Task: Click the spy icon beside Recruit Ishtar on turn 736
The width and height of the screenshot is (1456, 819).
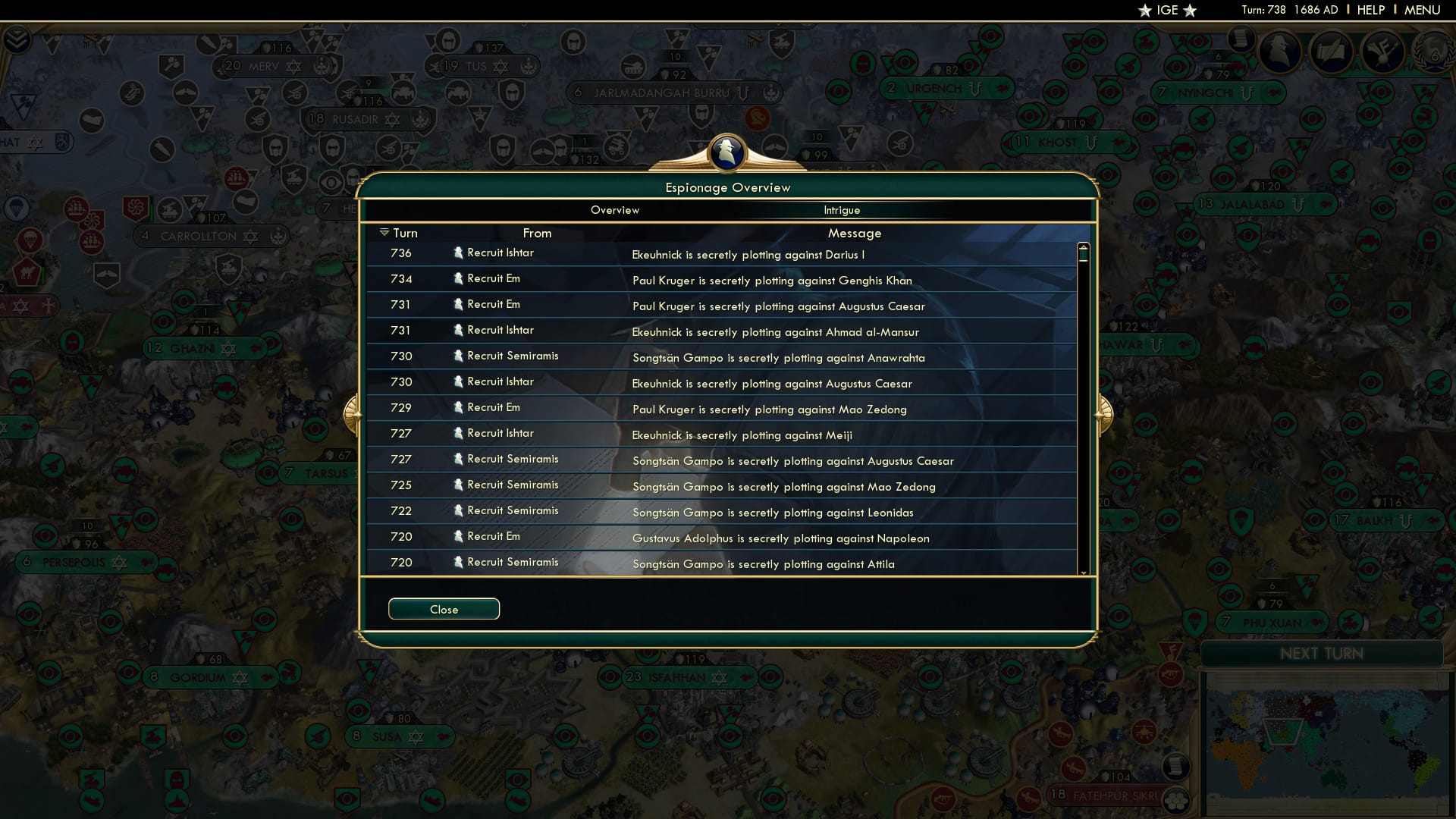Action: click(x=459, y=253)
